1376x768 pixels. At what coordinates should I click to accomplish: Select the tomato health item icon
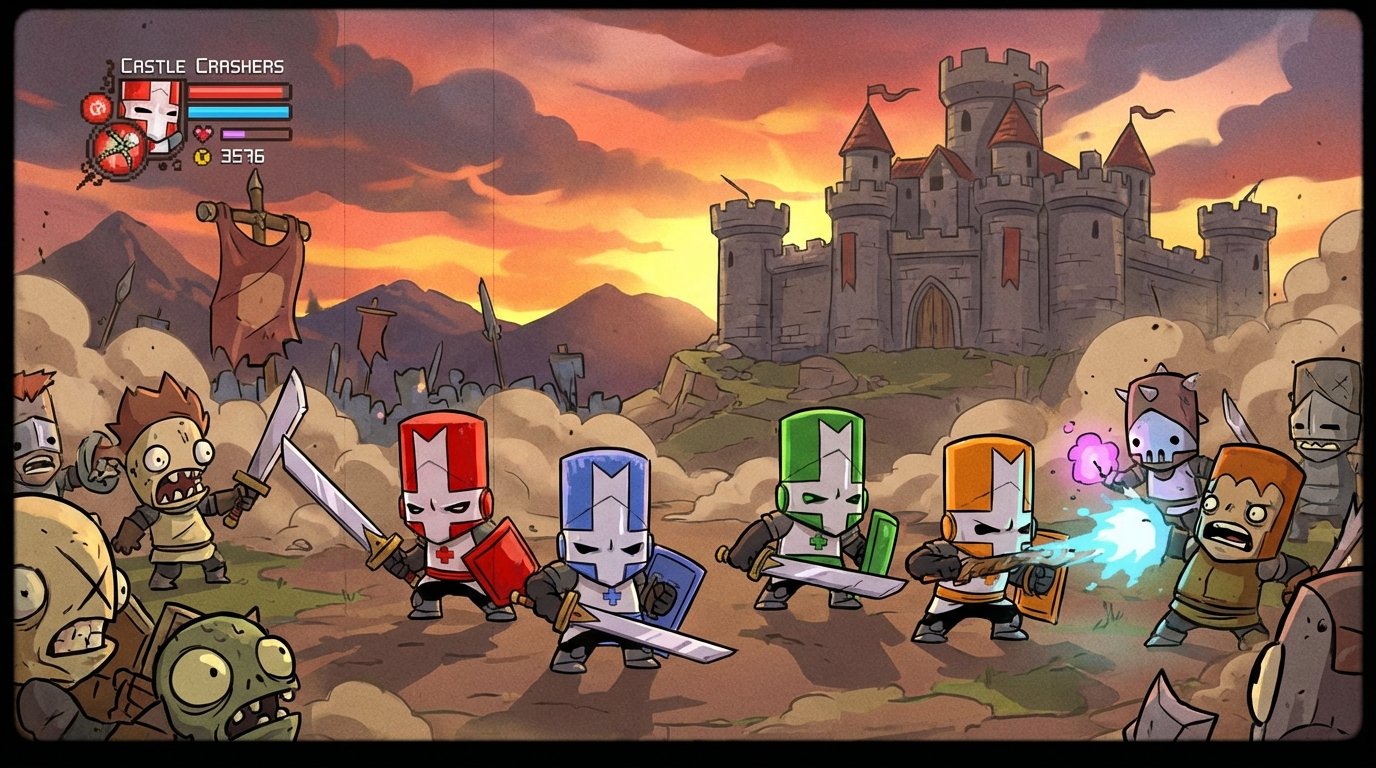point(117,150)
